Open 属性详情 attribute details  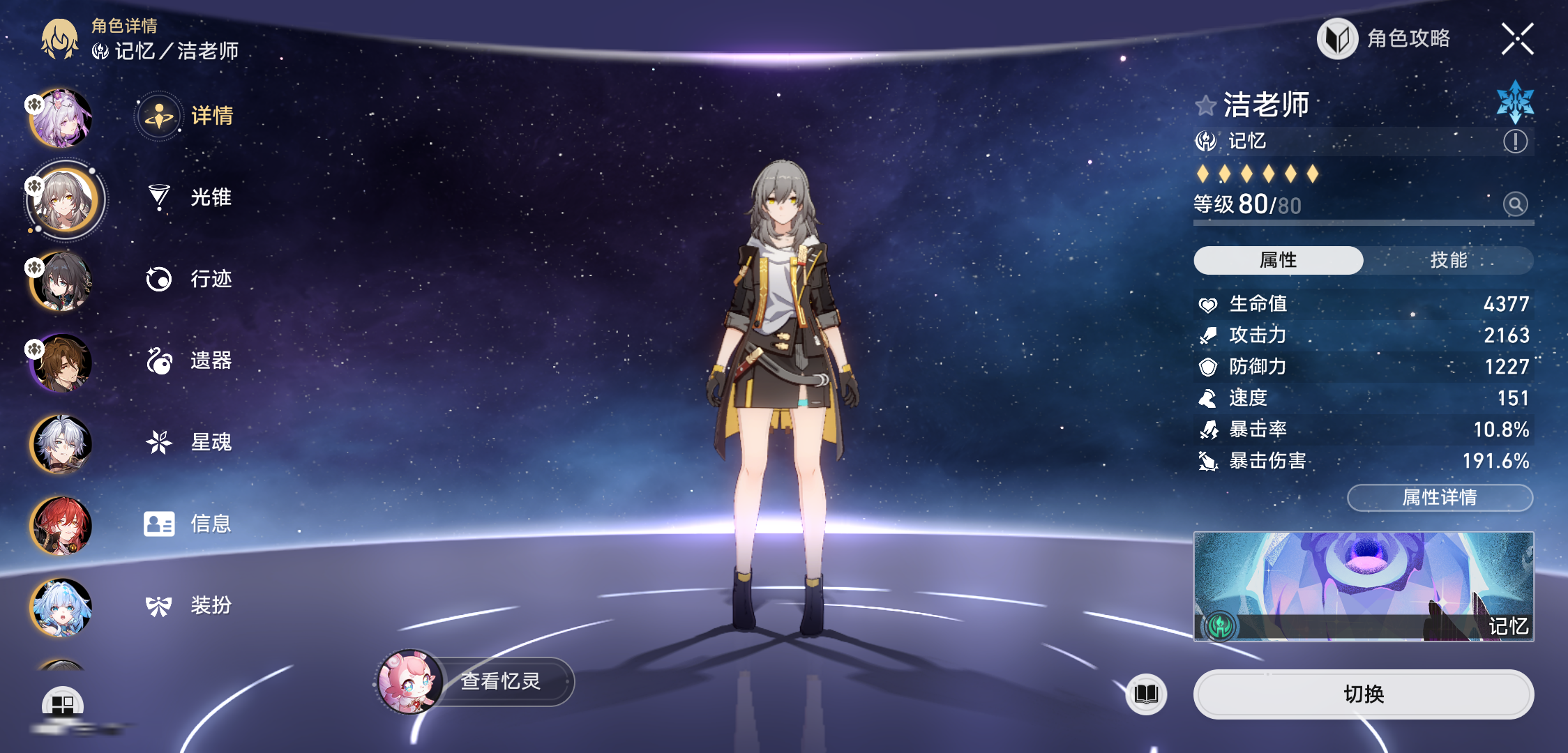[1440, 497]
